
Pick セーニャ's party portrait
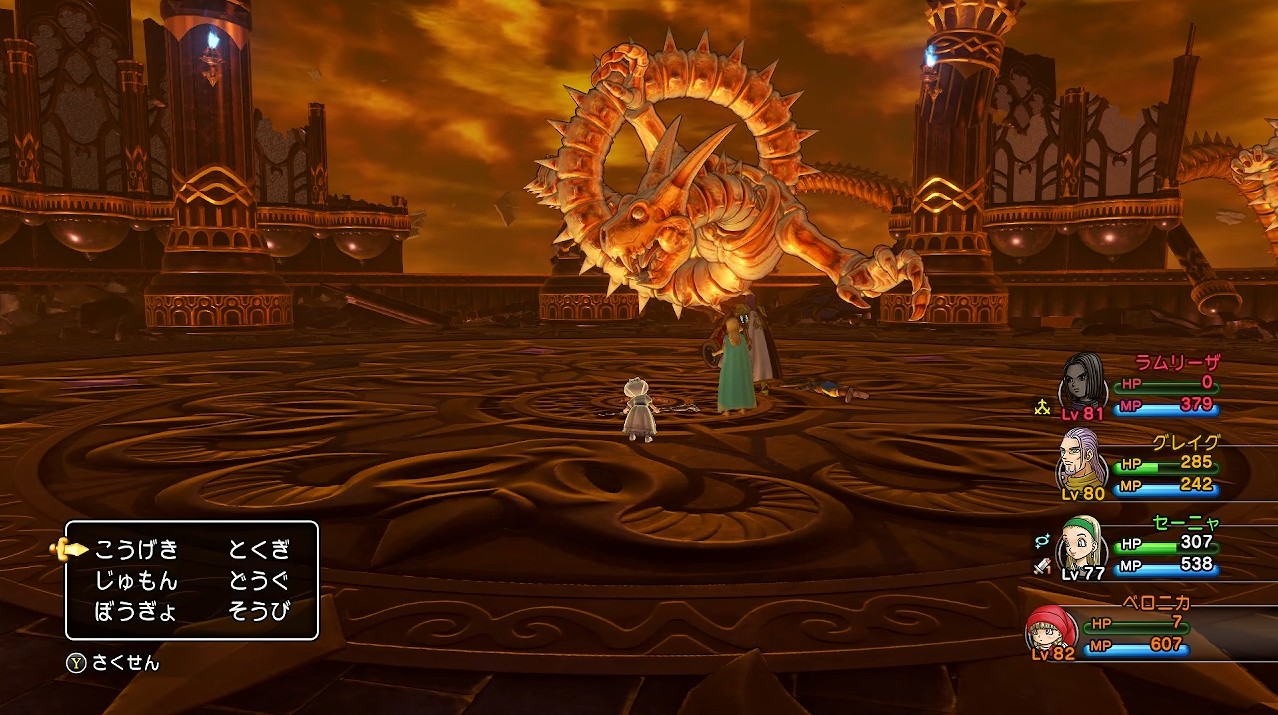pos(1084,542)
